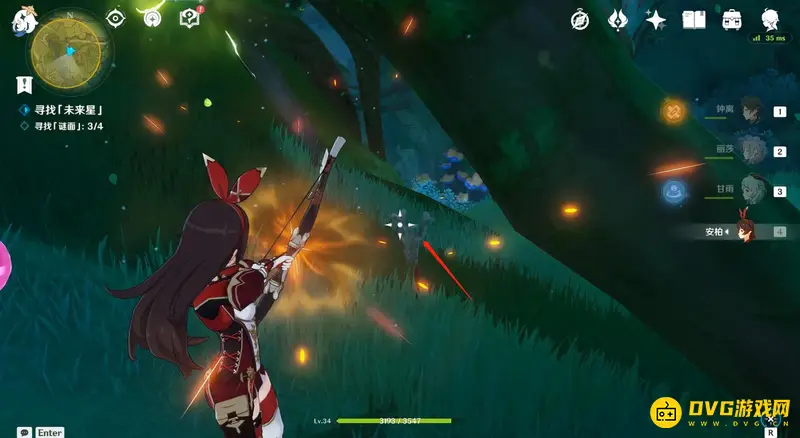
Task: Open the tutorial book icon with red alert
Action: pos(188,17)
